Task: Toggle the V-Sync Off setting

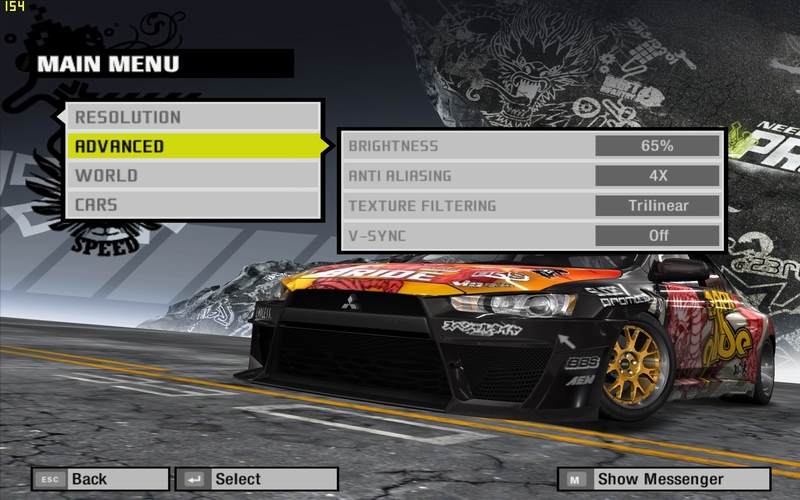Action: 657,236
